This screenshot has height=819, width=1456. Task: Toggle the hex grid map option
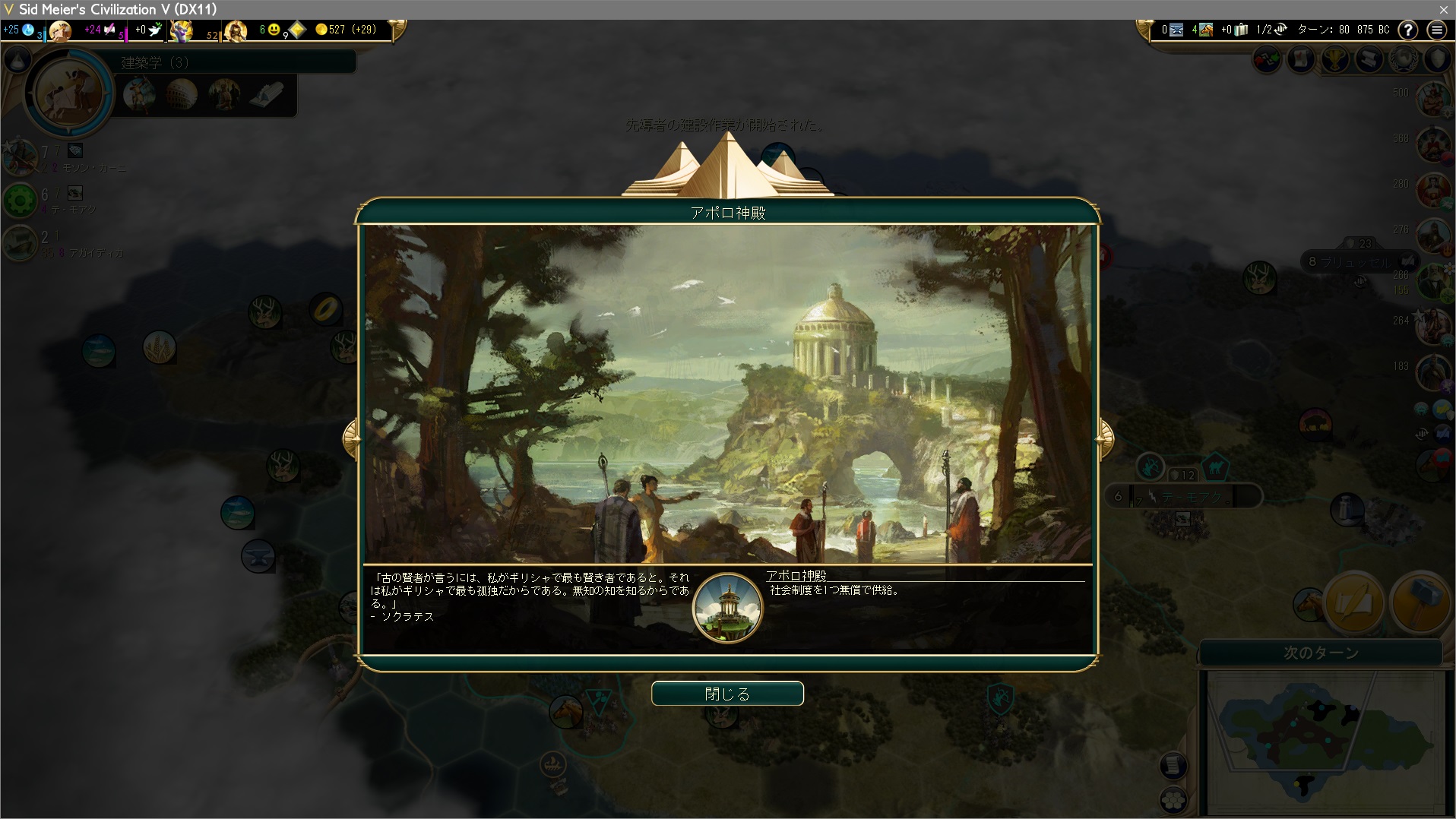pos(1173,799)
